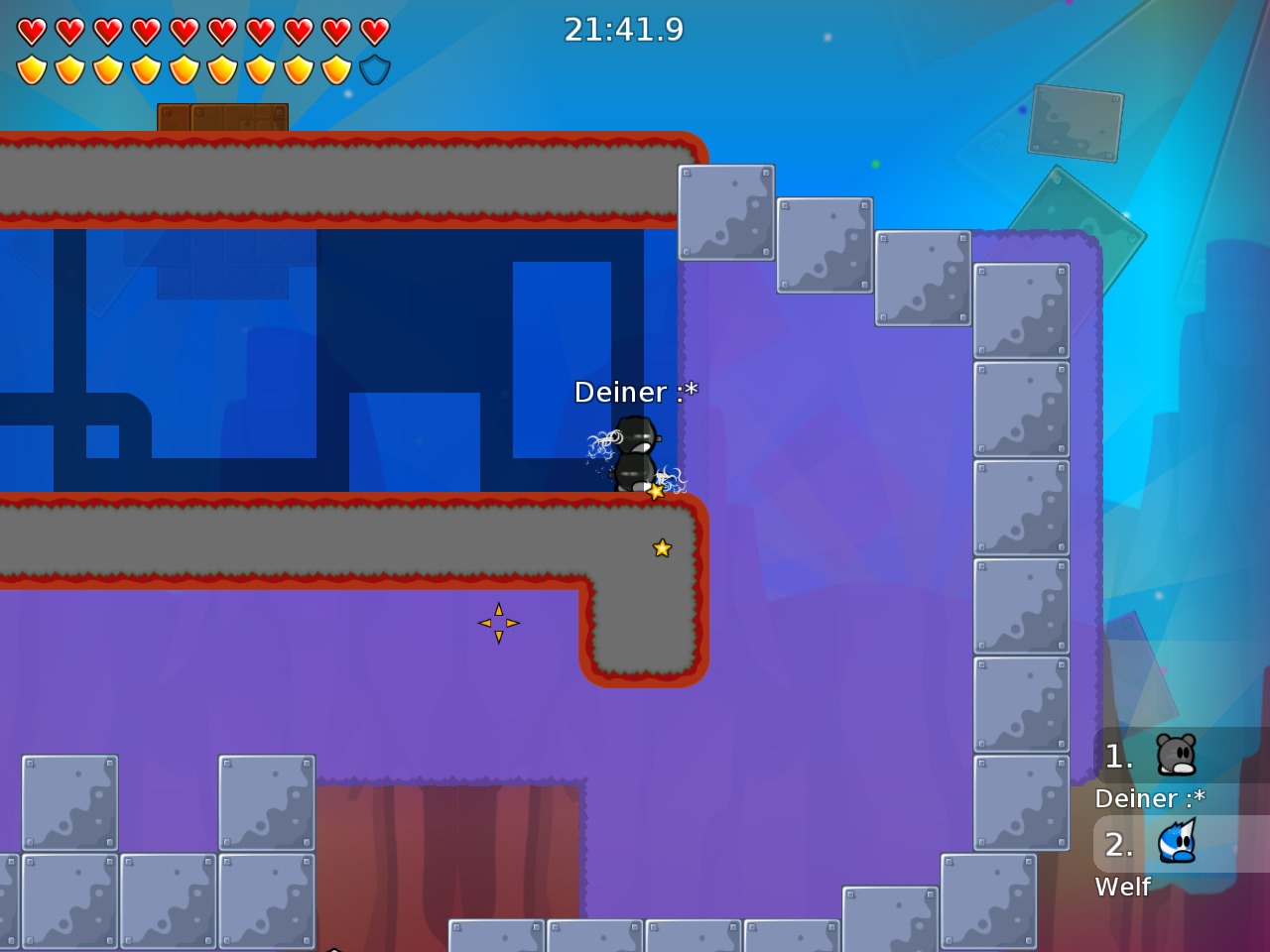1270x952 pixels.
Task: Click the first golden shield icon
Action: (33, 67)
